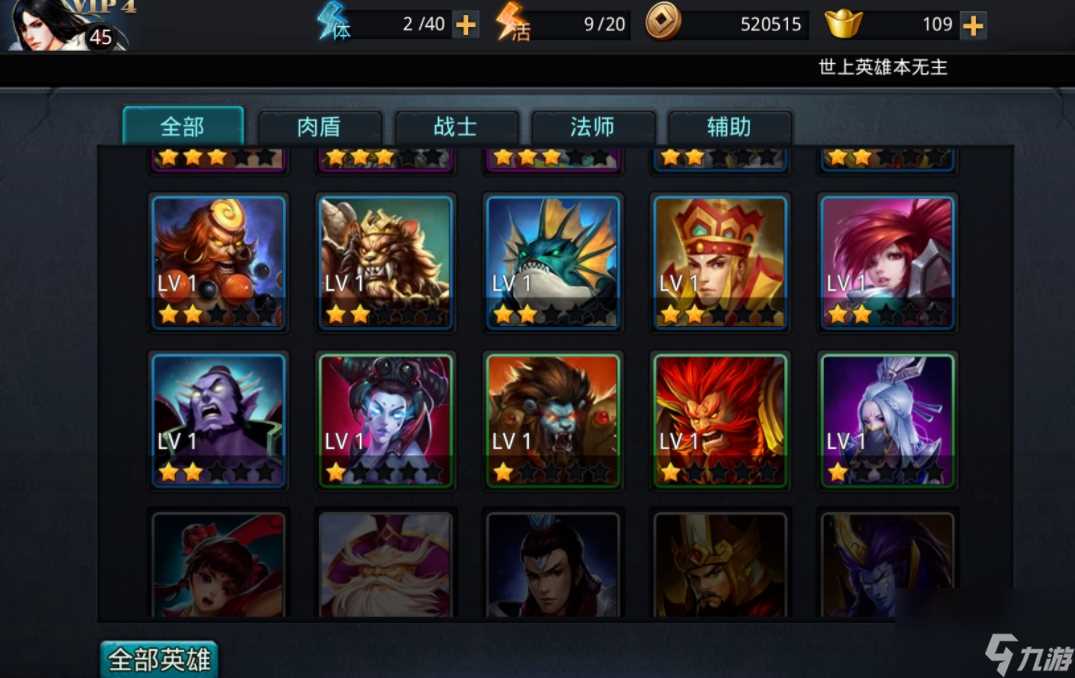Click the 全部英雄 button
Image resolution: width=1075 pixels, height=678 pixels.
[x=159, y=660]
